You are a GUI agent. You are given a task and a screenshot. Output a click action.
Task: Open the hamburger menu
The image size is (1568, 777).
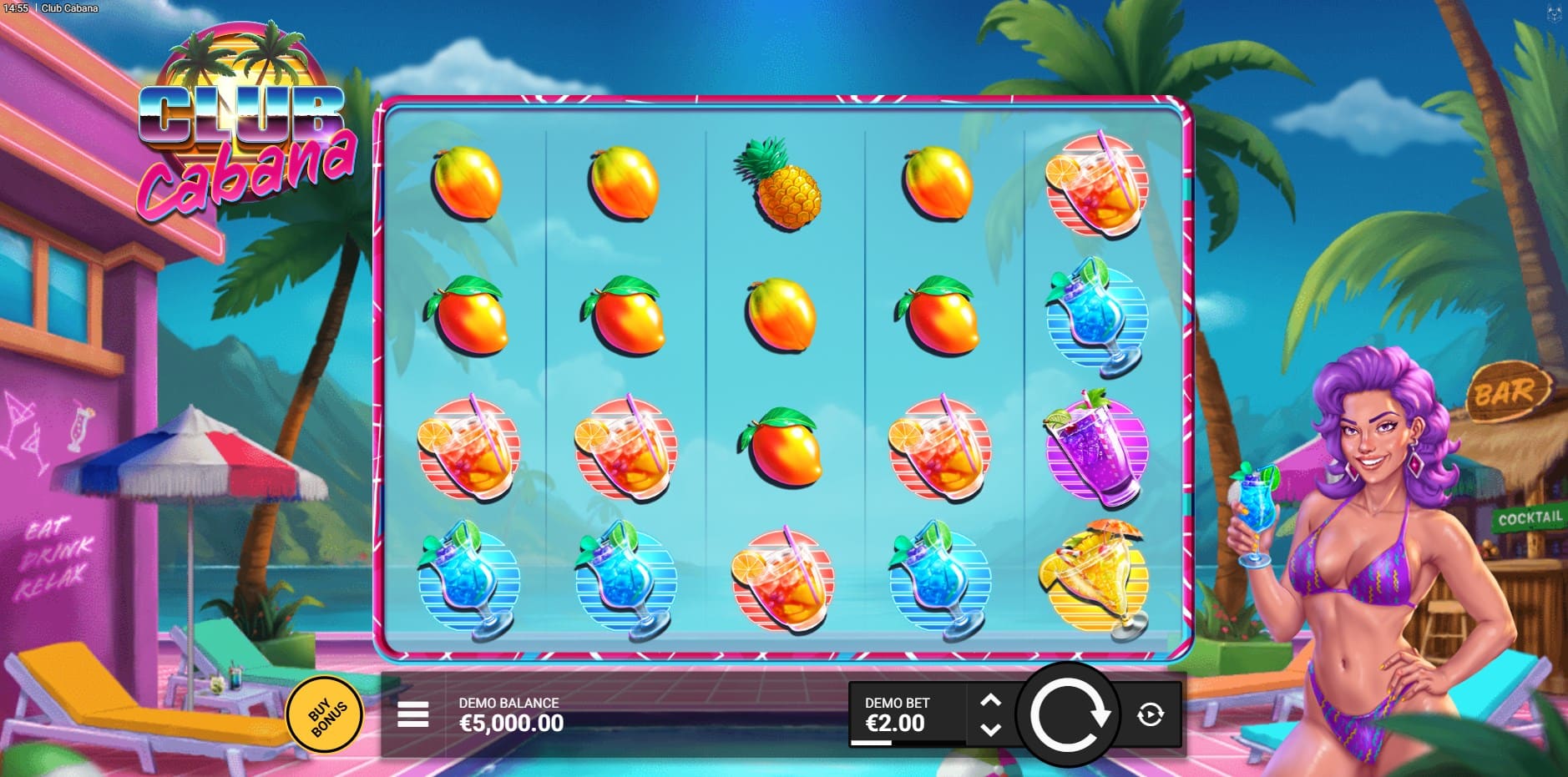412,714
